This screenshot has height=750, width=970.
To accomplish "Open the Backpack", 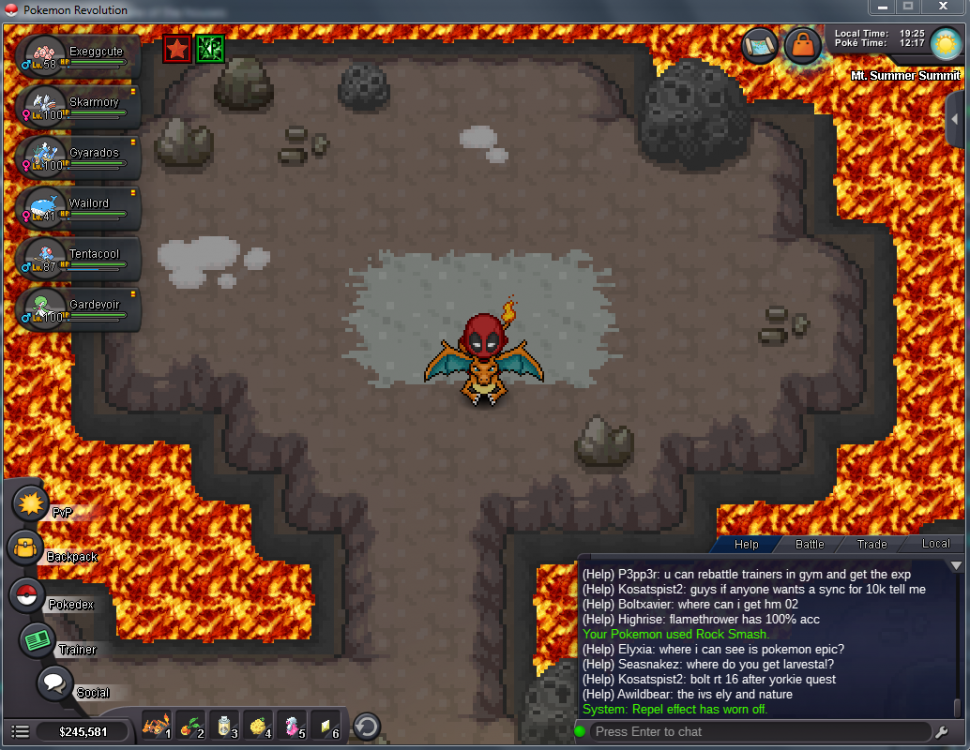I will click(x=24, y=548).
